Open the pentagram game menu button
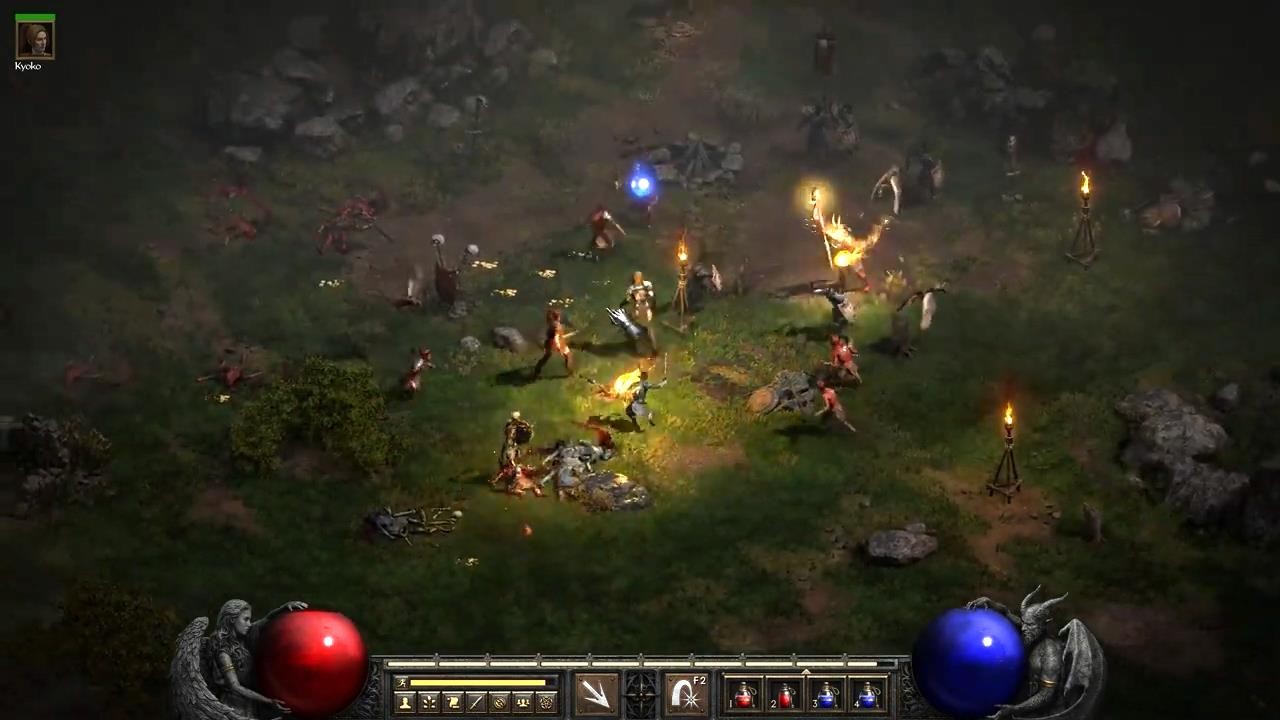 546,702
